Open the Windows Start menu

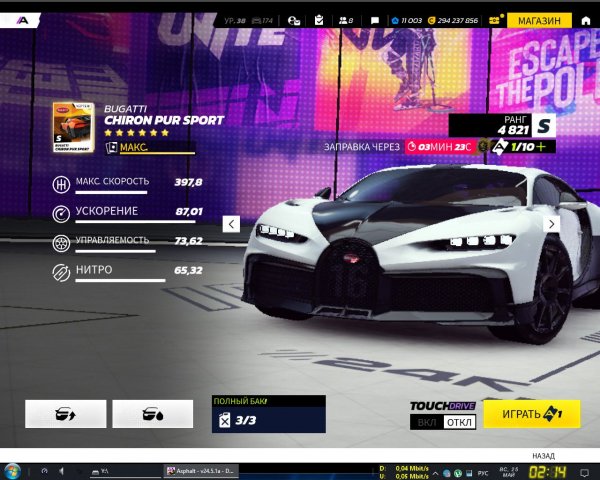12,470
